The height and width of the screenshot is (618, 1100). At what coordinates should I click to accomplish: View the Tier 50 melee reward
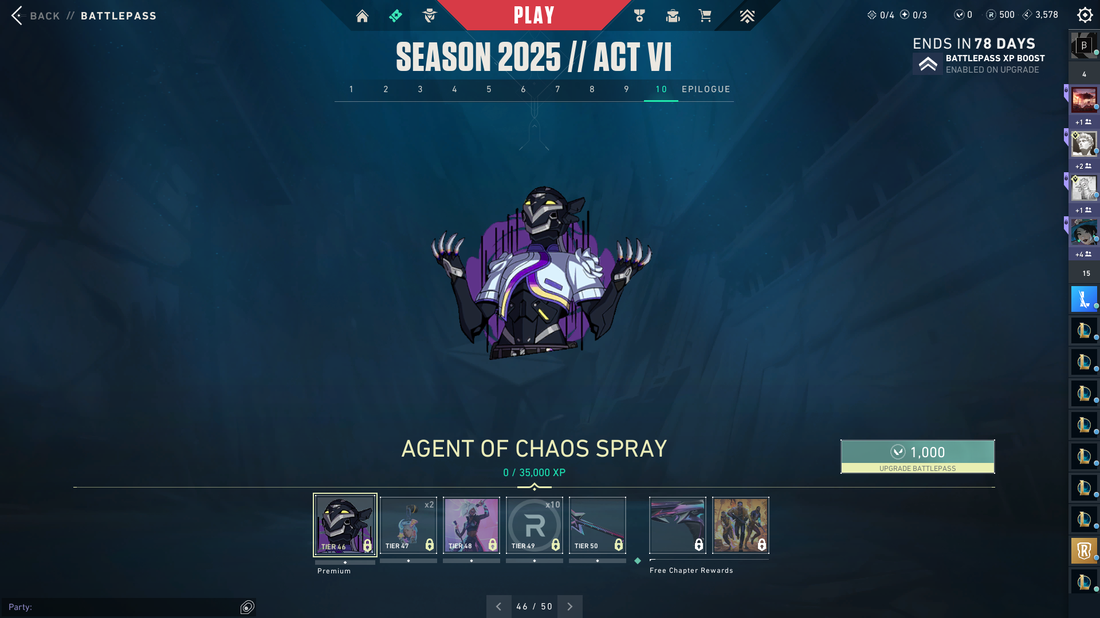[x=597, y=525]
